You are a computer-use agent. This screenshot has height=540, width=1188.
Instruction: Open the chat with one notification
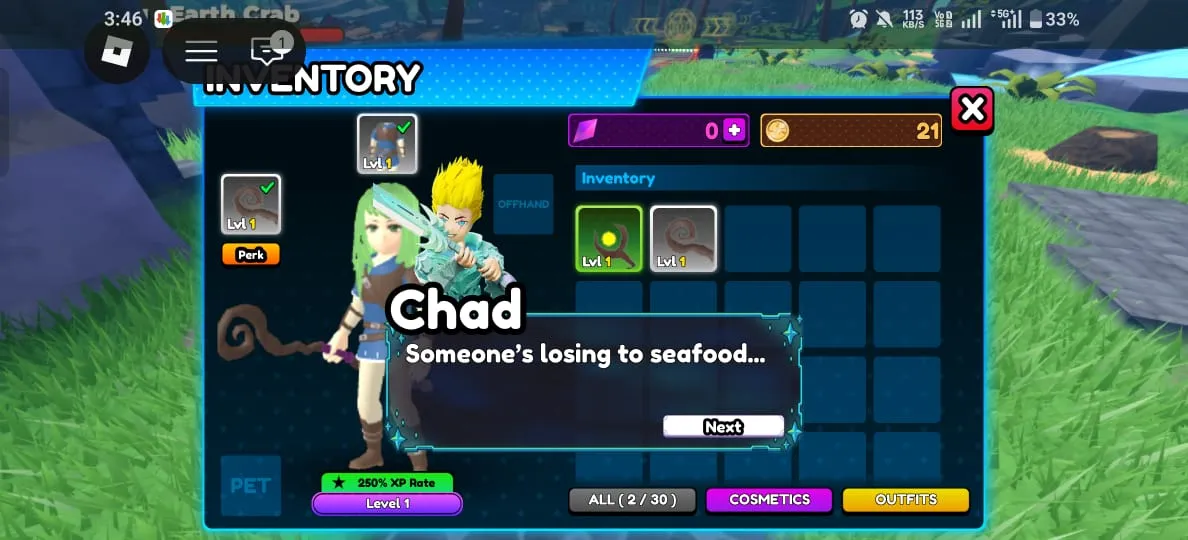[x=268, y=50]
